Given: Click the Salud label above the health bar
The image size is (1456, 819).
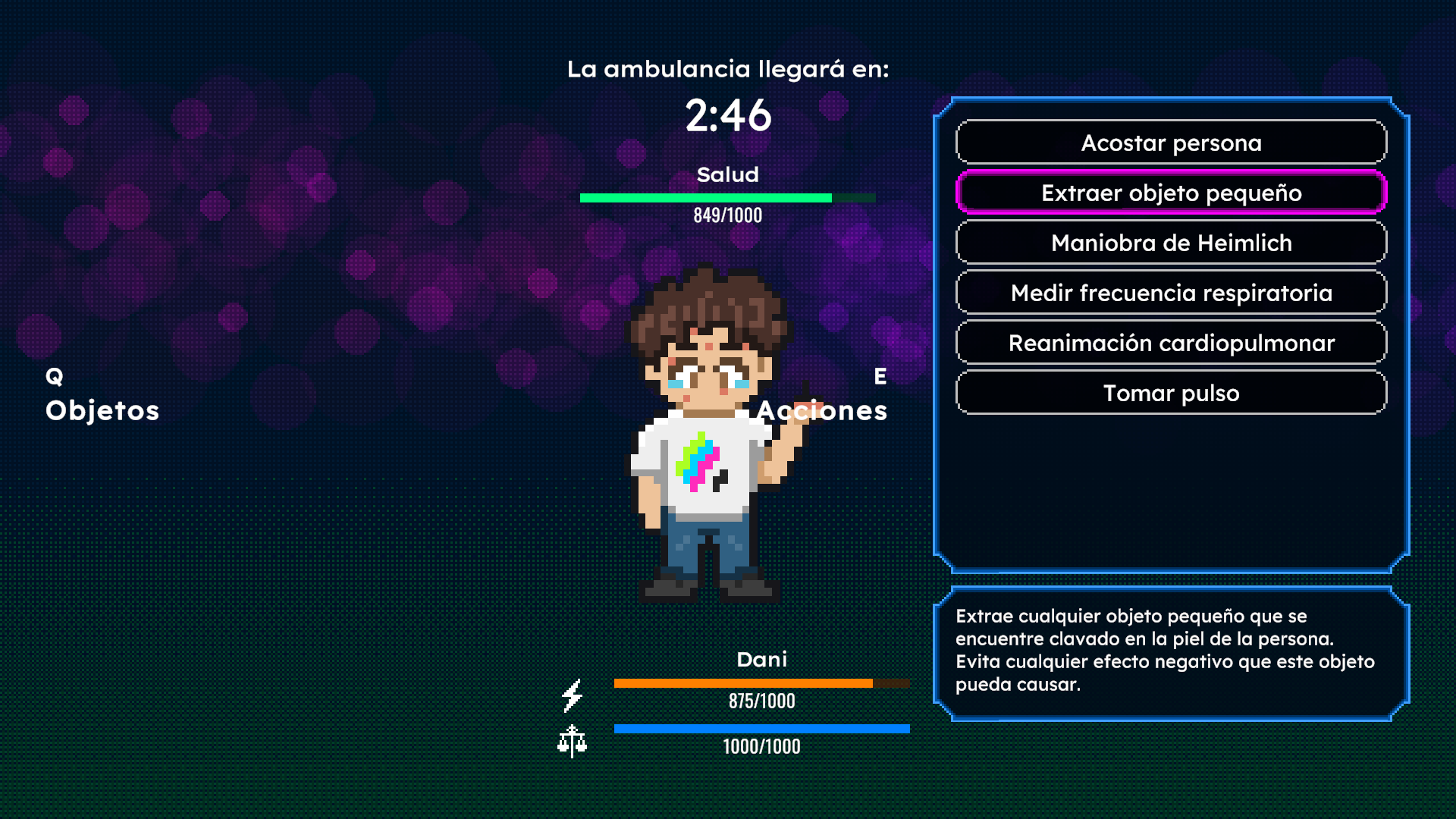Looking at the screenshot, I should pos(728,174).
